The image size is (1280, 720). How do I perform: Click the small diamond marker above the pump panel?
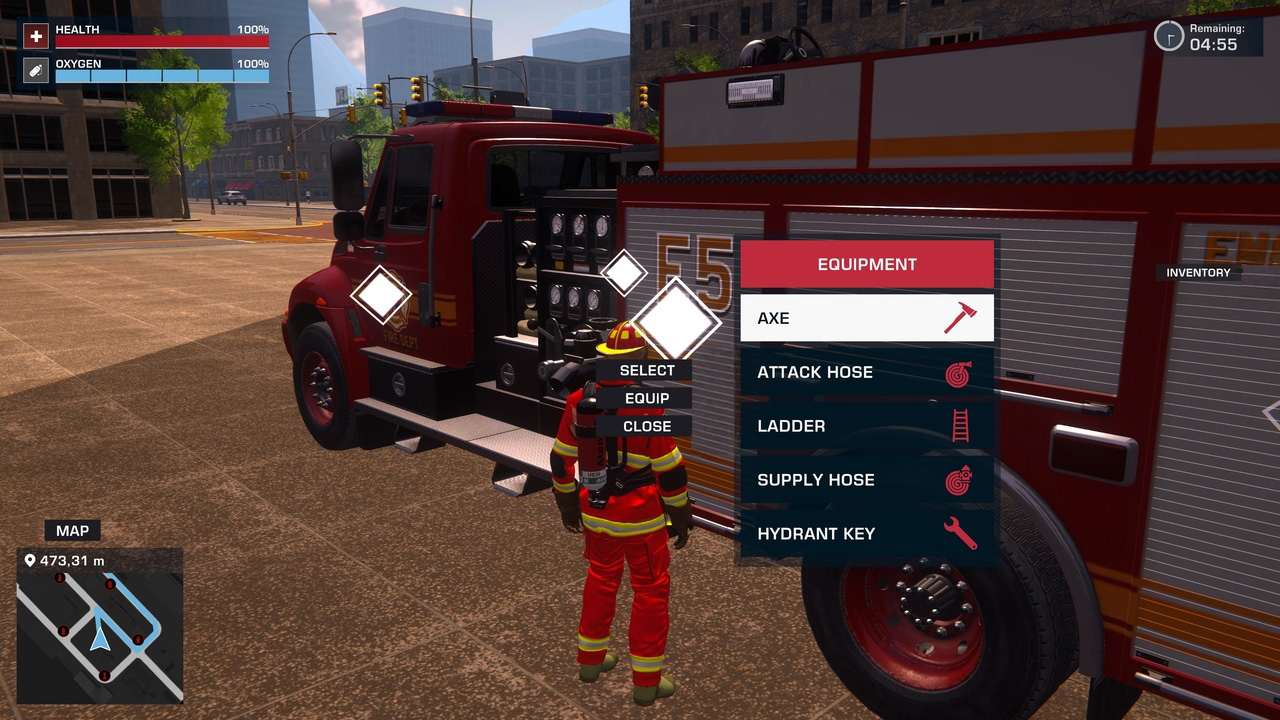pos(626,271)
